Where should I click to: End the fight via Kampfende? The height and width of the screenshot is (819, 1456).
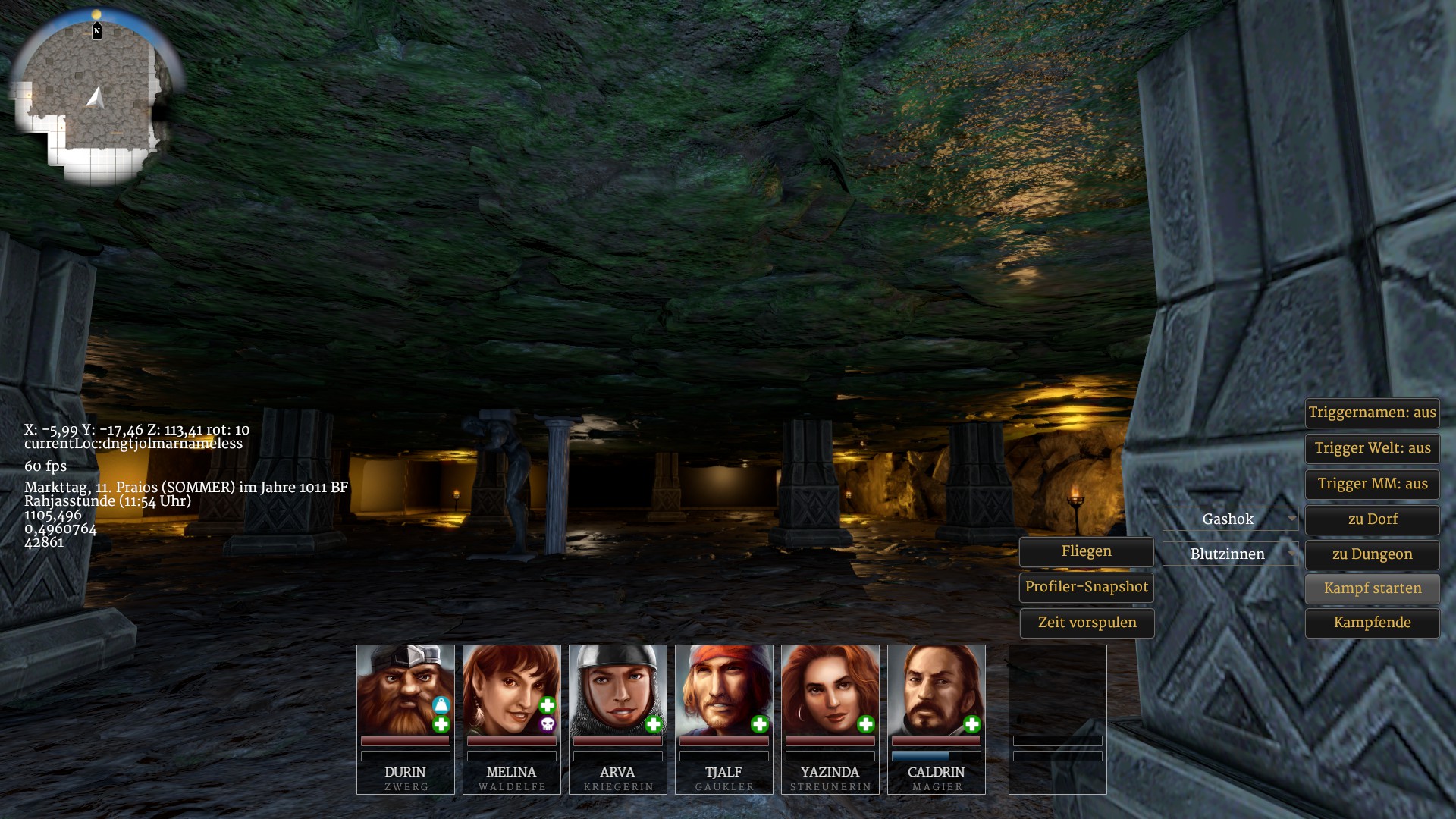[1372, 623]
